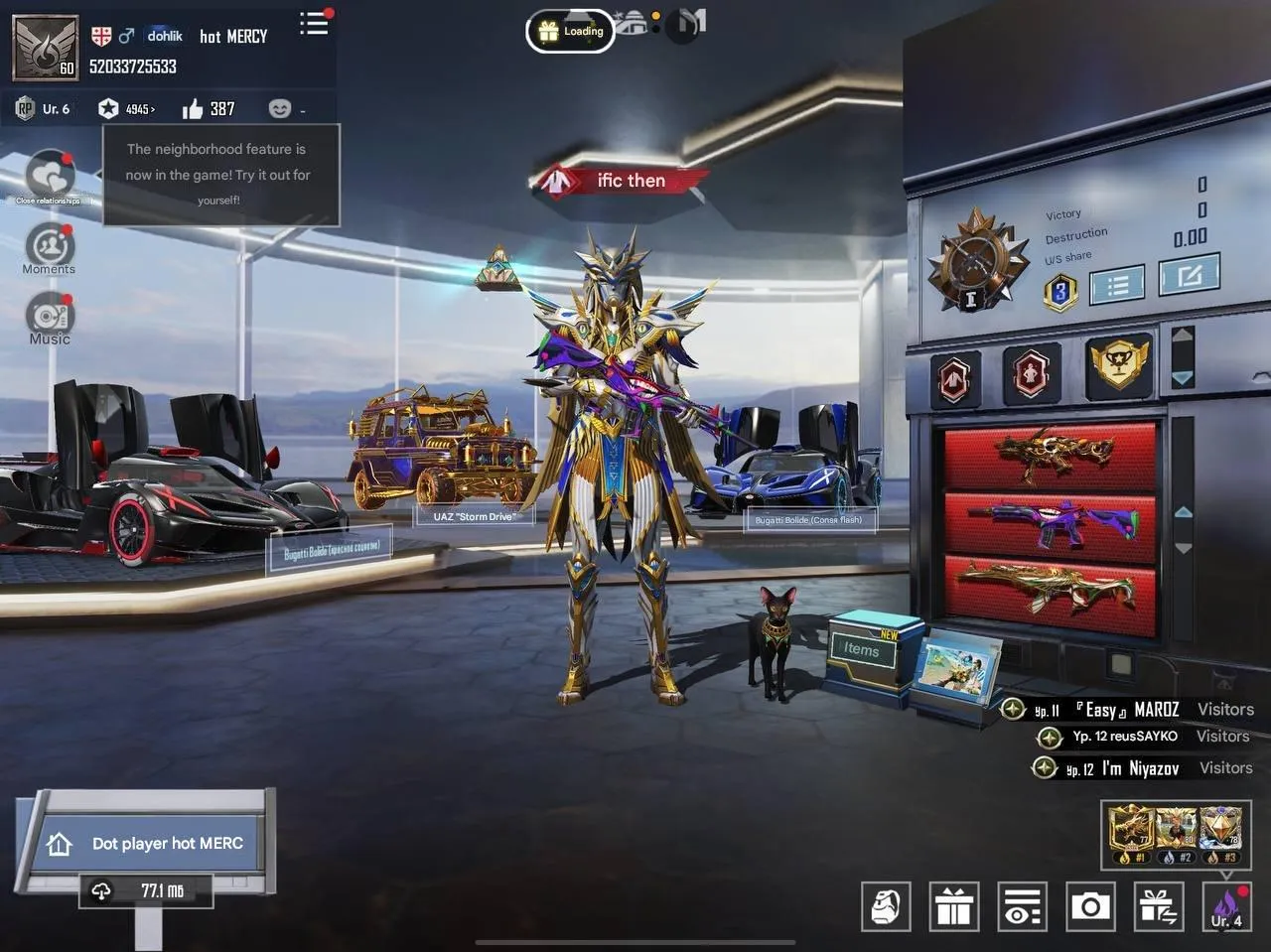Click the edit share icon beside the stats list
The image size is (1271, 952).
[x=1191, y=279]
